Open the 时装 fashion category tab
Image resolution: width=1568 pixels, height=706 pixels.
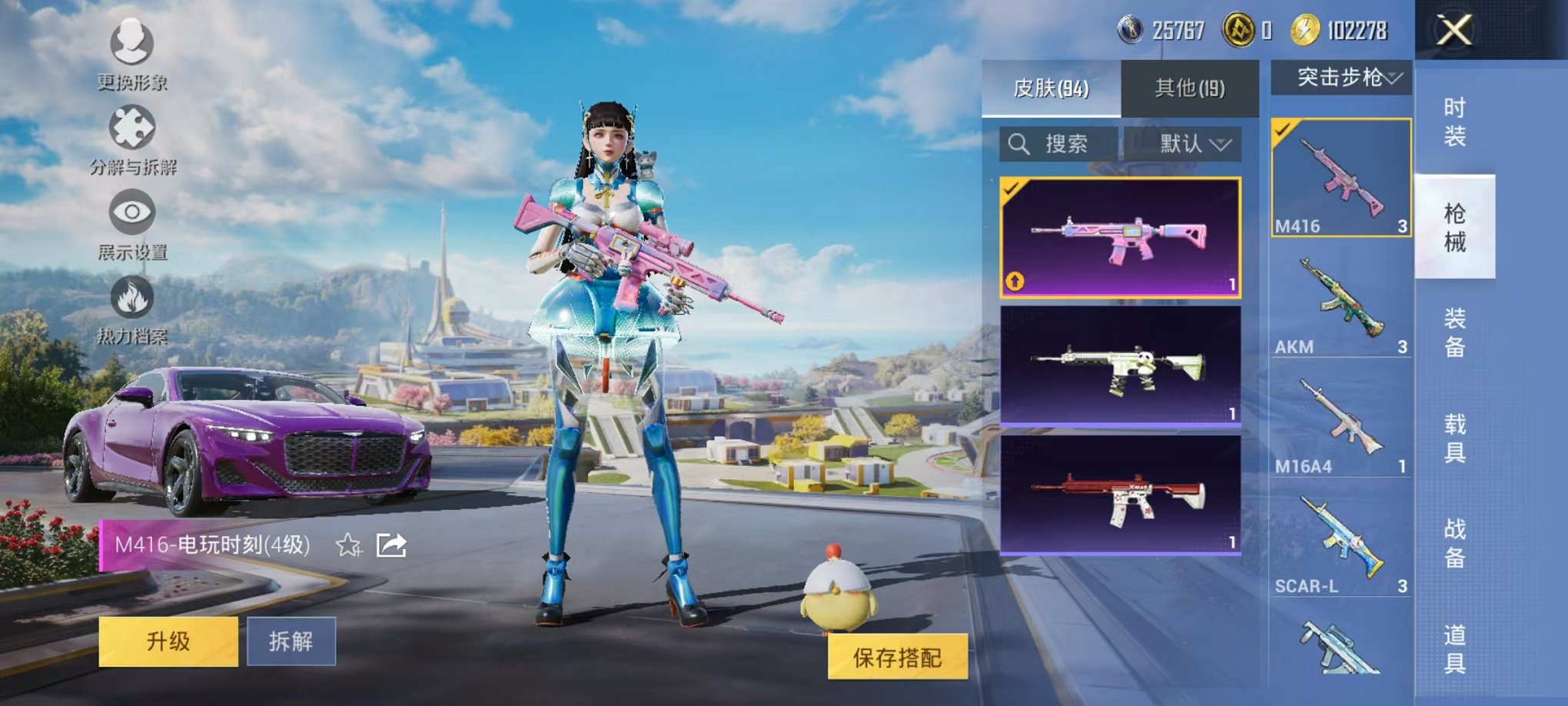(1457, 125)
